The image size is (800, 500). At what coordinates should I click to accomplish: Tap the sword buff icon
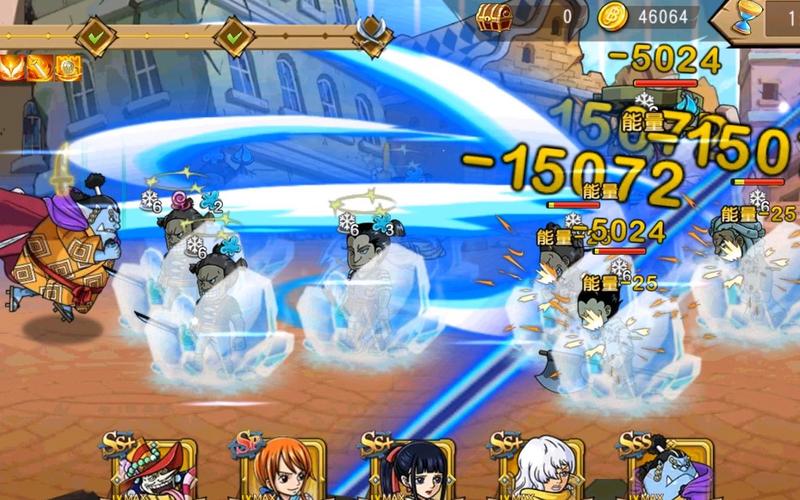[x=40, y=67]
